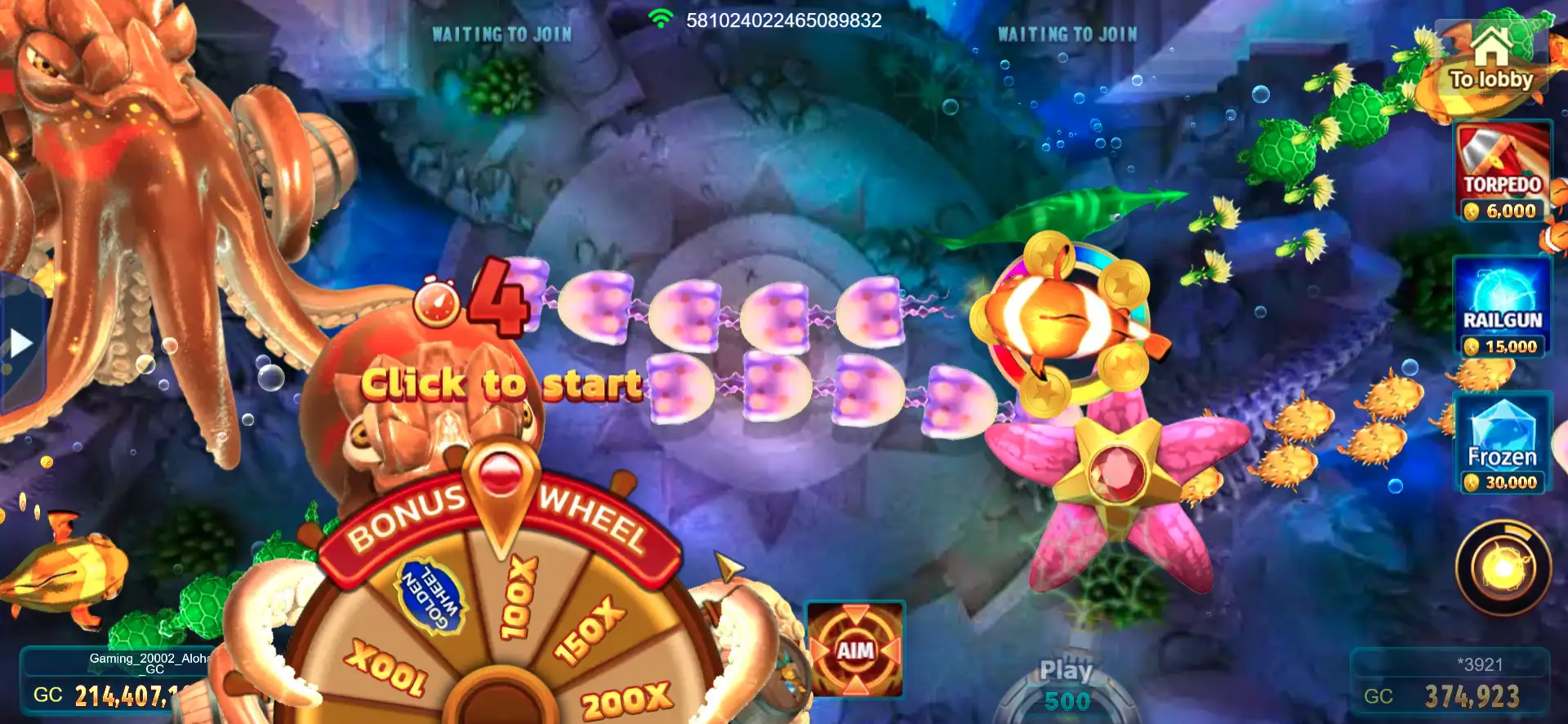This screenshot has height=724, width=1568.
Task: Click to start the Bonus Wheel spin
Action: point(501,384)
